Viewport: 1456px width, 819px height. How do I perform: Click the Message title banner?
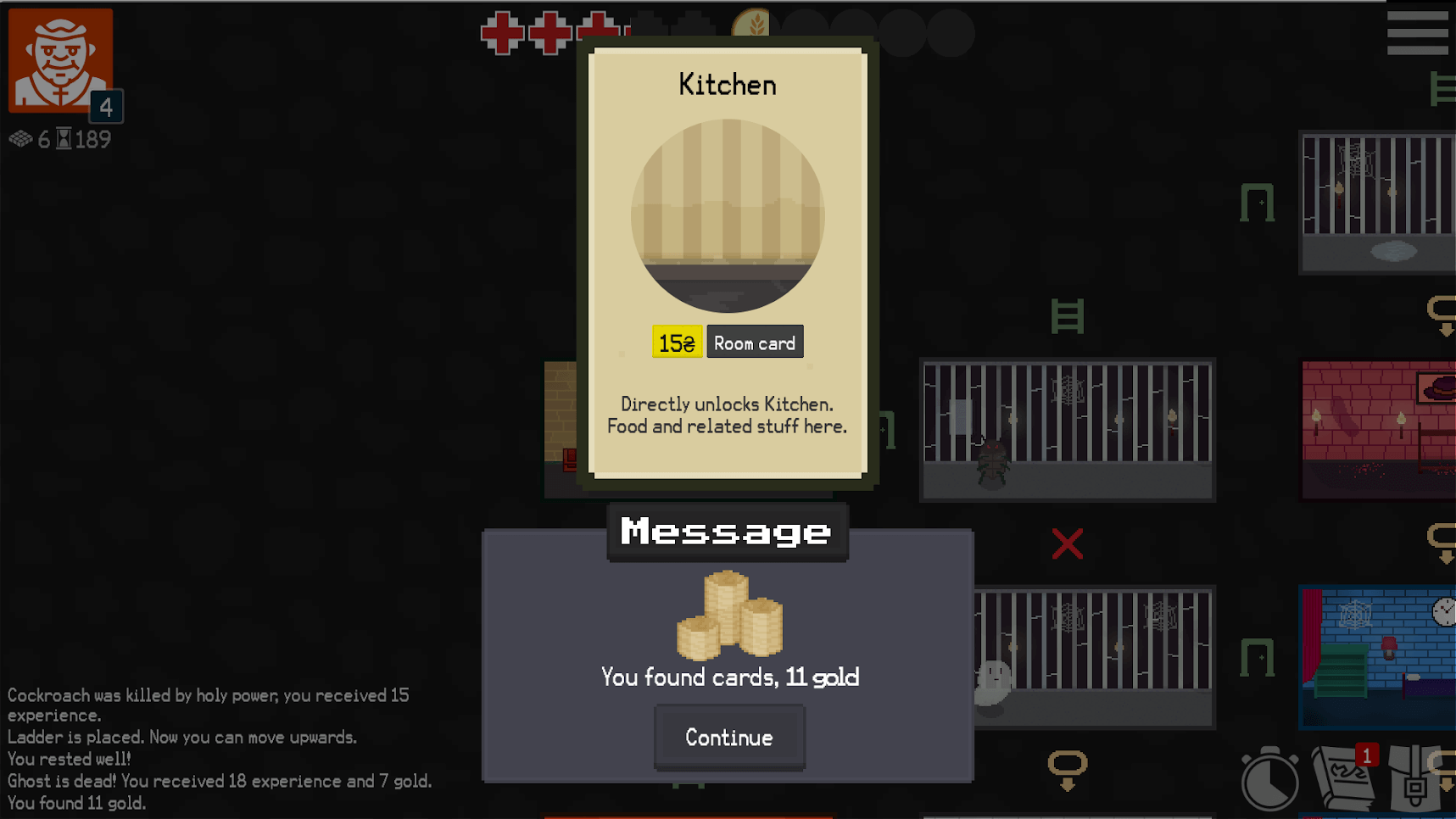point(726,532)
